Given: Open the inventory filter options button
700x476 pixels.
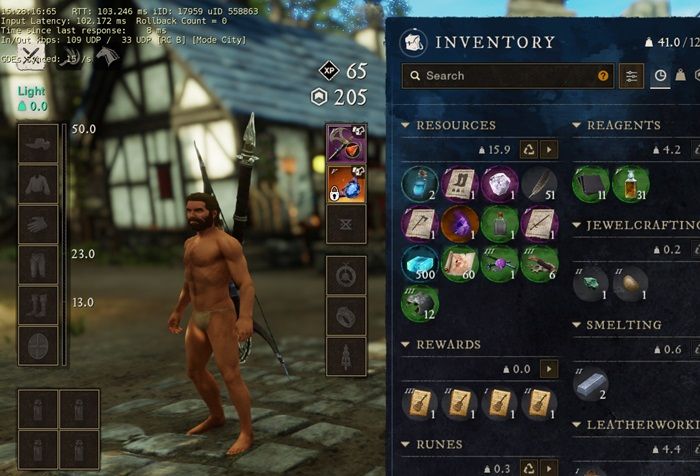Looking at the screenshot, I should tap(632, 75).
